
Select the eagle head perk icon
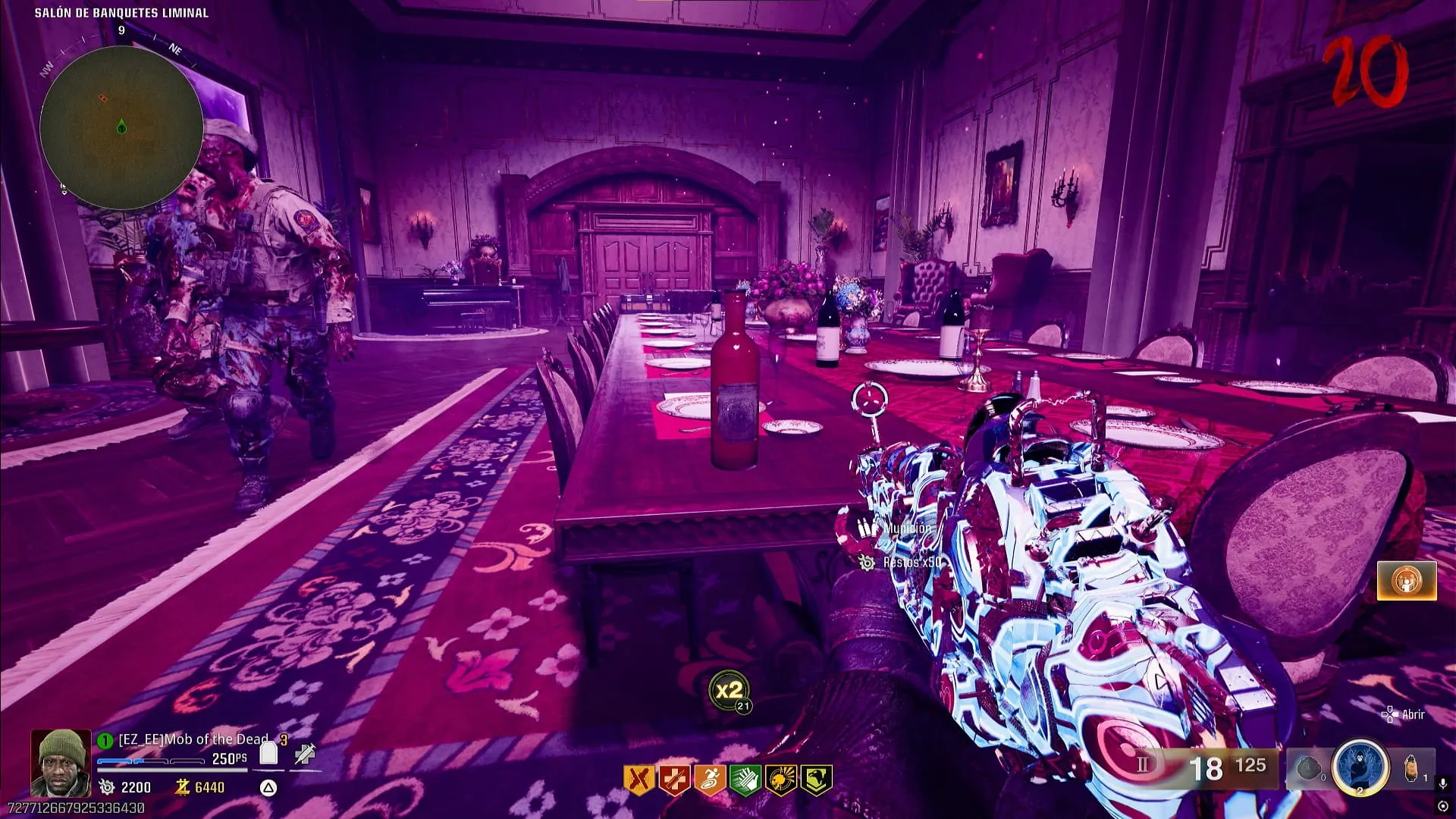click(x=816, y=780)
